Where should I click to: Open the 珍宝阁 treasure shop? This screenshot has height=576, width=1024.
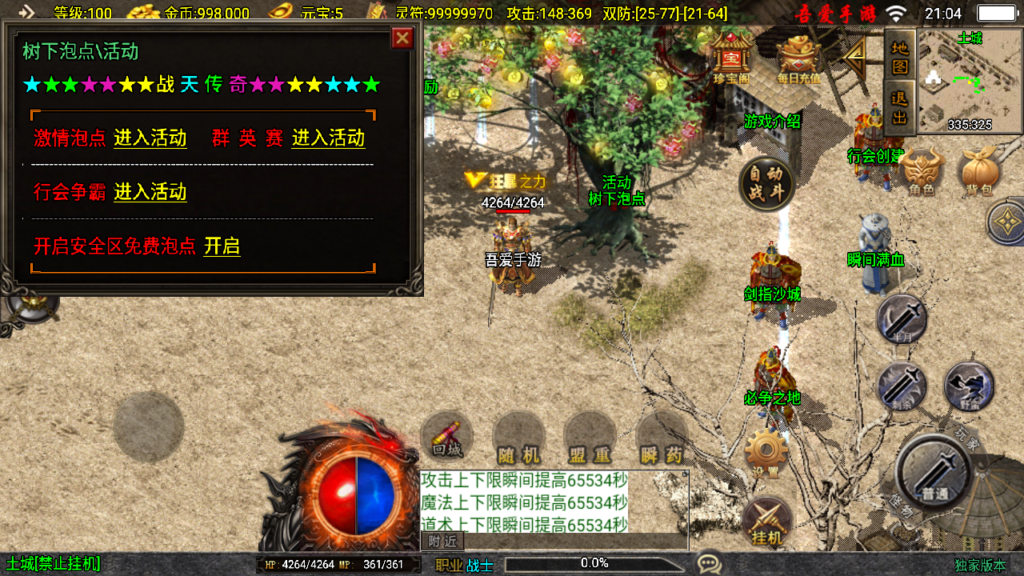733,58
